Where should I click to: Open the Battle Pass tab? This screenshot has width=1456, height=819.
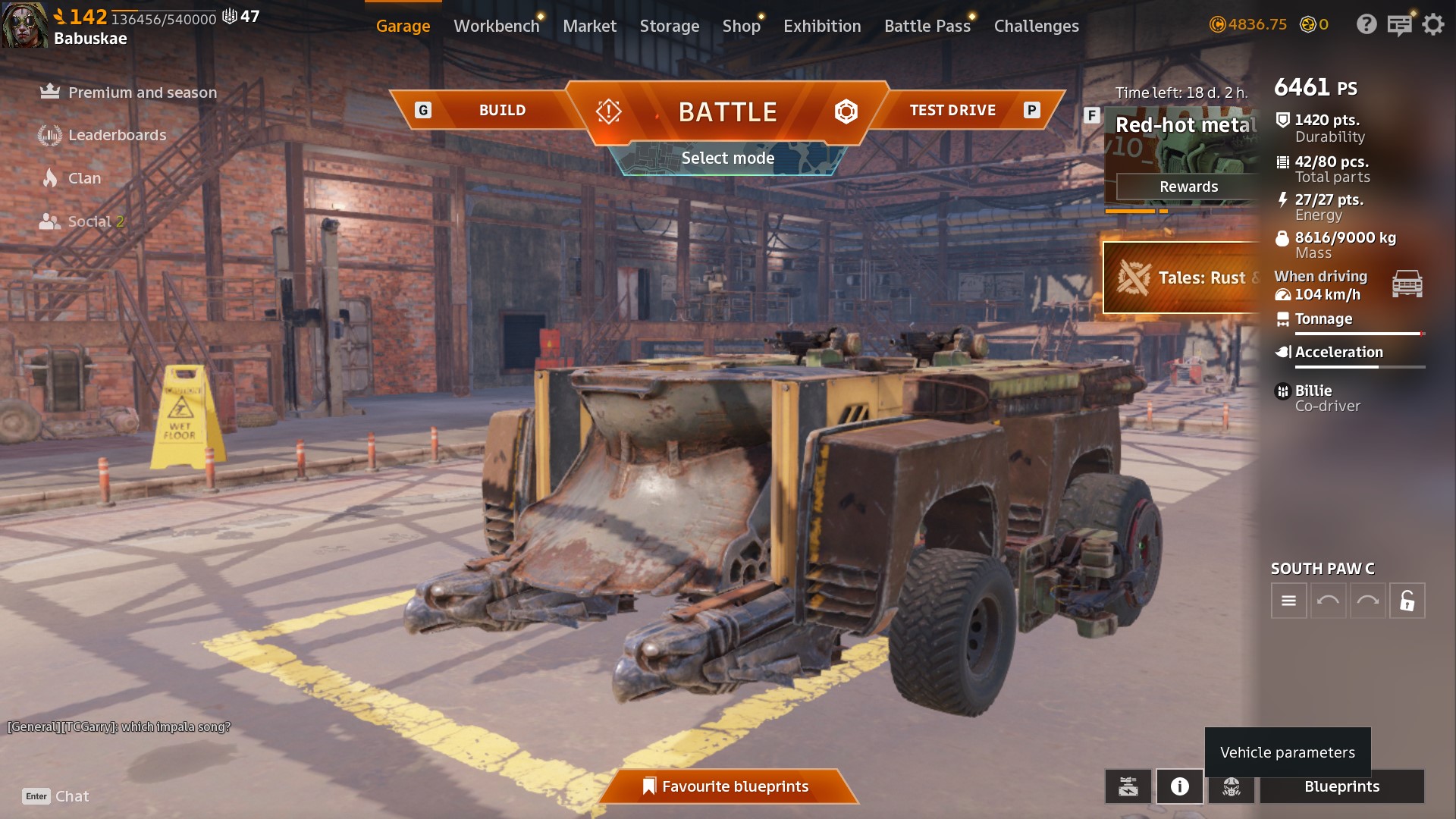tap(927, 26)
